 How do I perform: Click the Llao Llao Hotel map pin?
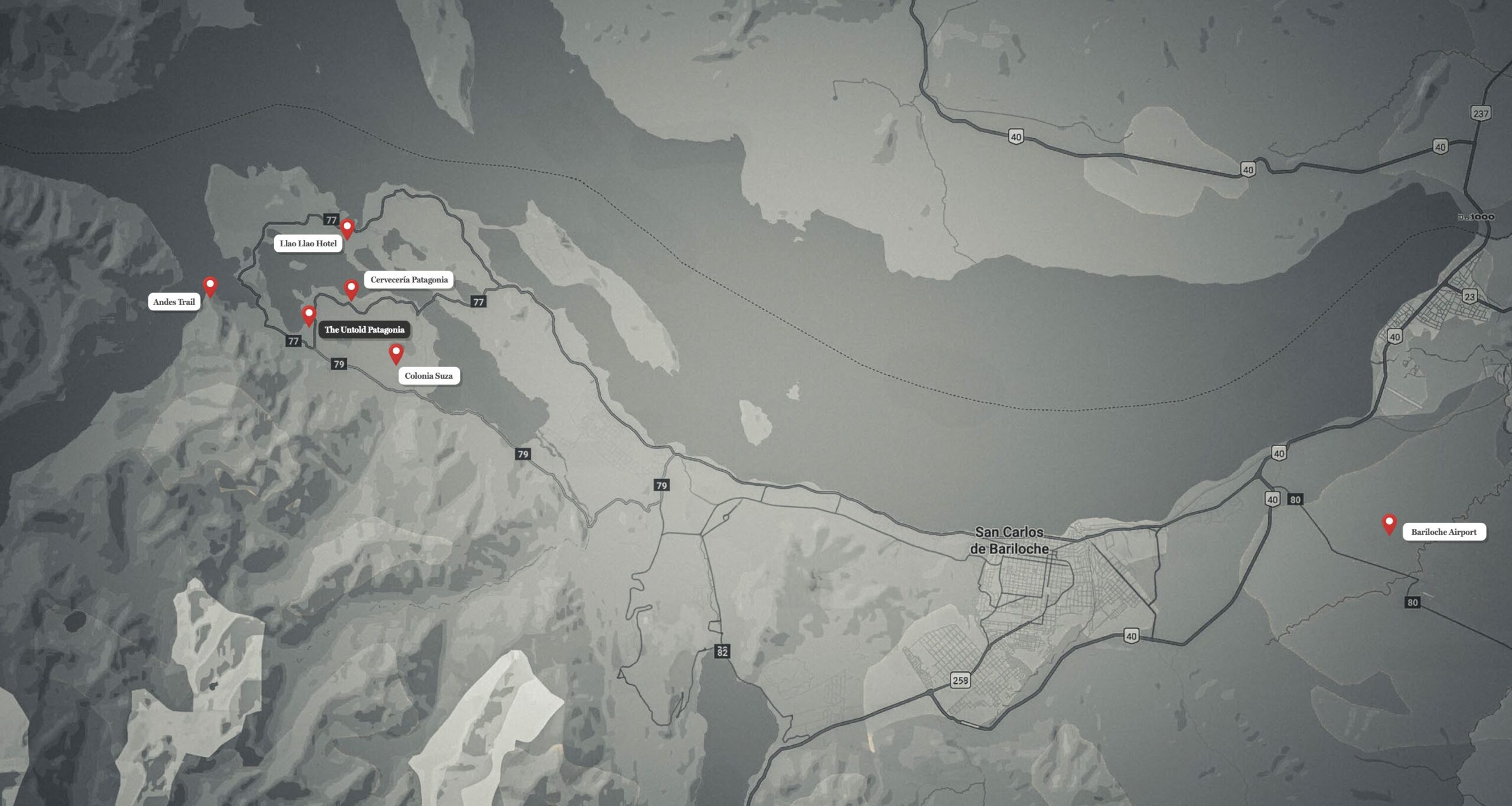click(347, 228)
